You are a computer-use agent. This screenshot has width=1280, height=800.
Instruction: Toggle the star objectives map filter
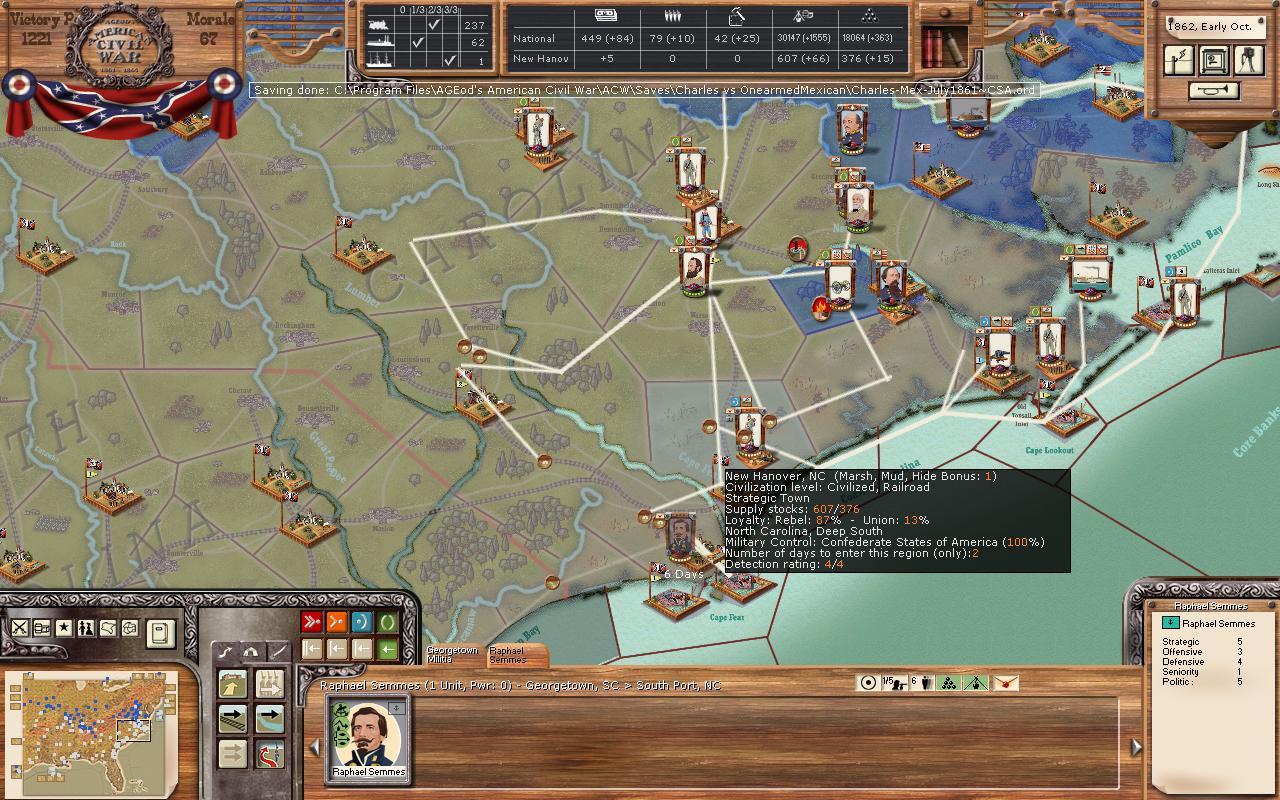[64, 628]
